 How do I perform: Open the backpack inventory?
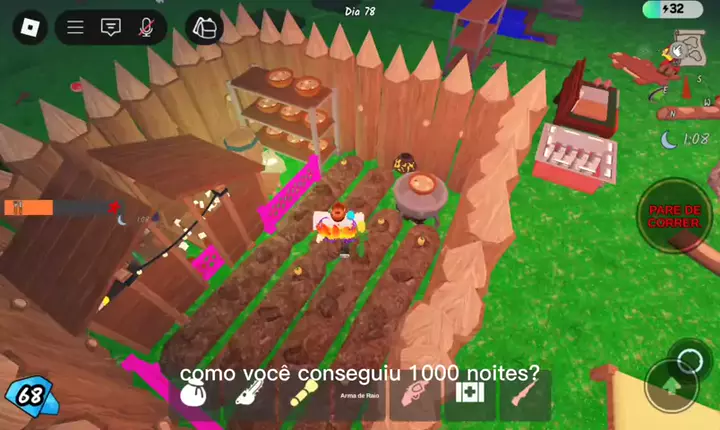pyautogui.click(x=206, y=27)
